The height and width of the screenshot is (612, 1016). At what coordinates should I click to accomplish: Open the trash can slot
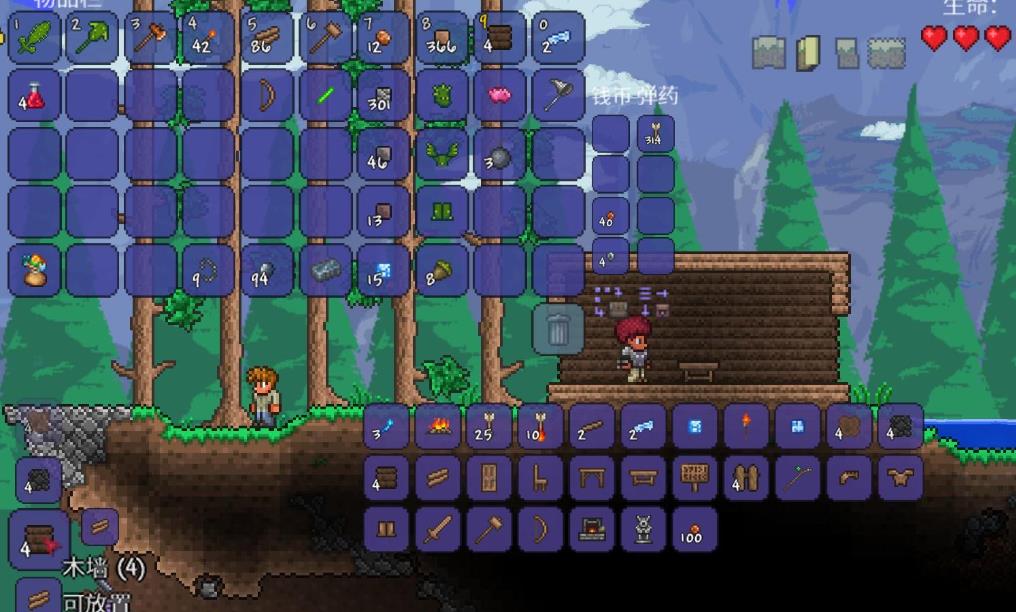558,328
